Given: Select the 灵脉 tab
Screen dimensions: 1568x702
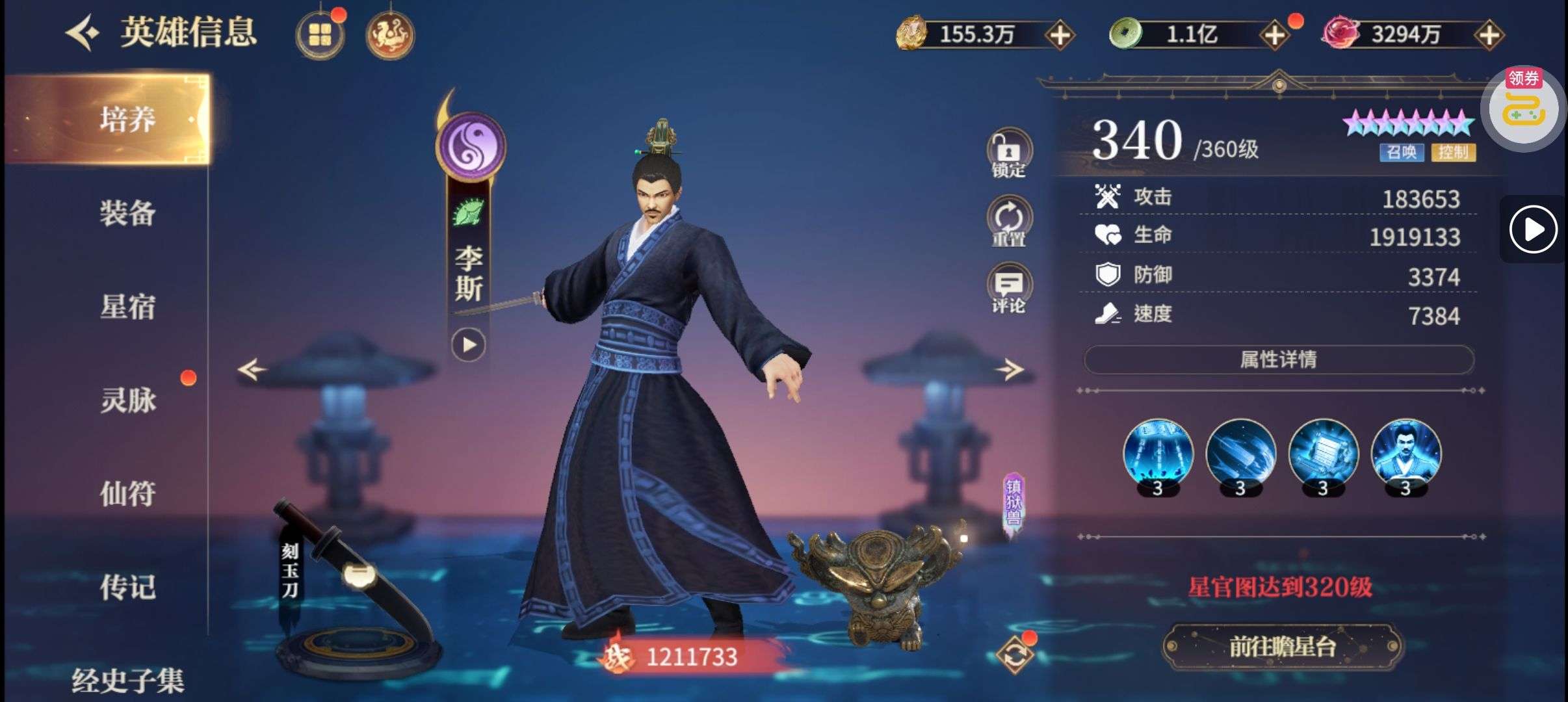Looking at the screenshot, I should coord(127,400).
